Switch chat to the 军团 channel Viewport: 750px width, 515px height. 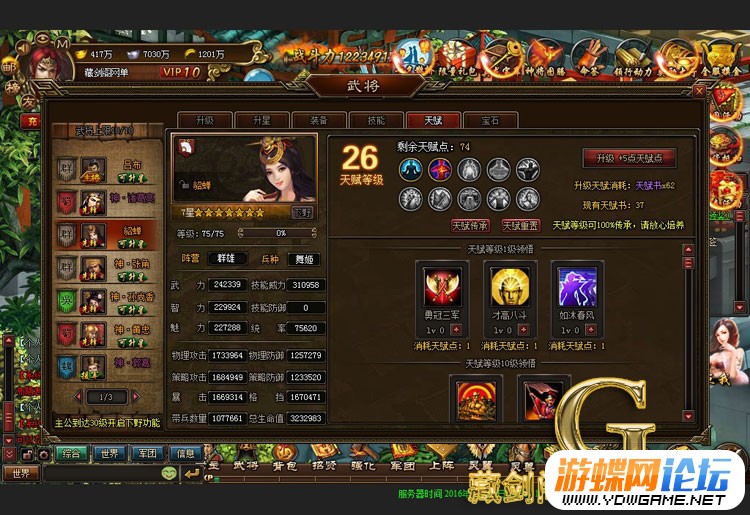point(148,453)
